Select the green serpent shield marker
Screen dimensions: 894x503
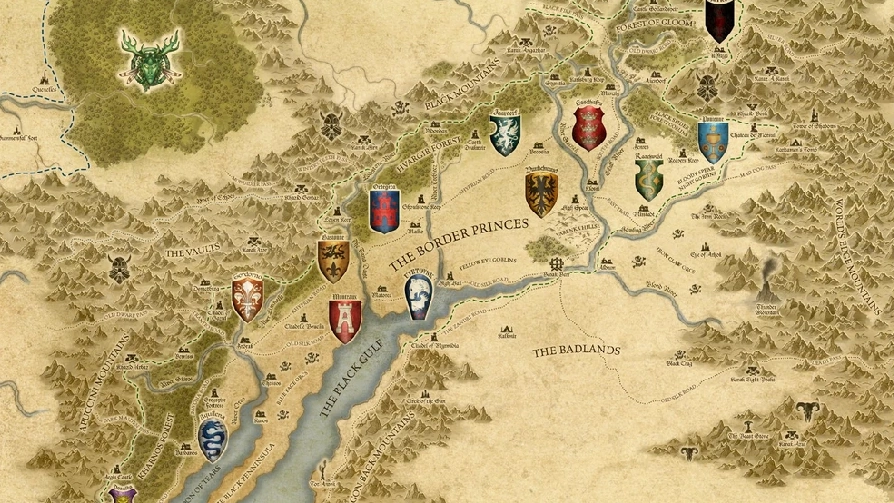click(x=649, y=177)
